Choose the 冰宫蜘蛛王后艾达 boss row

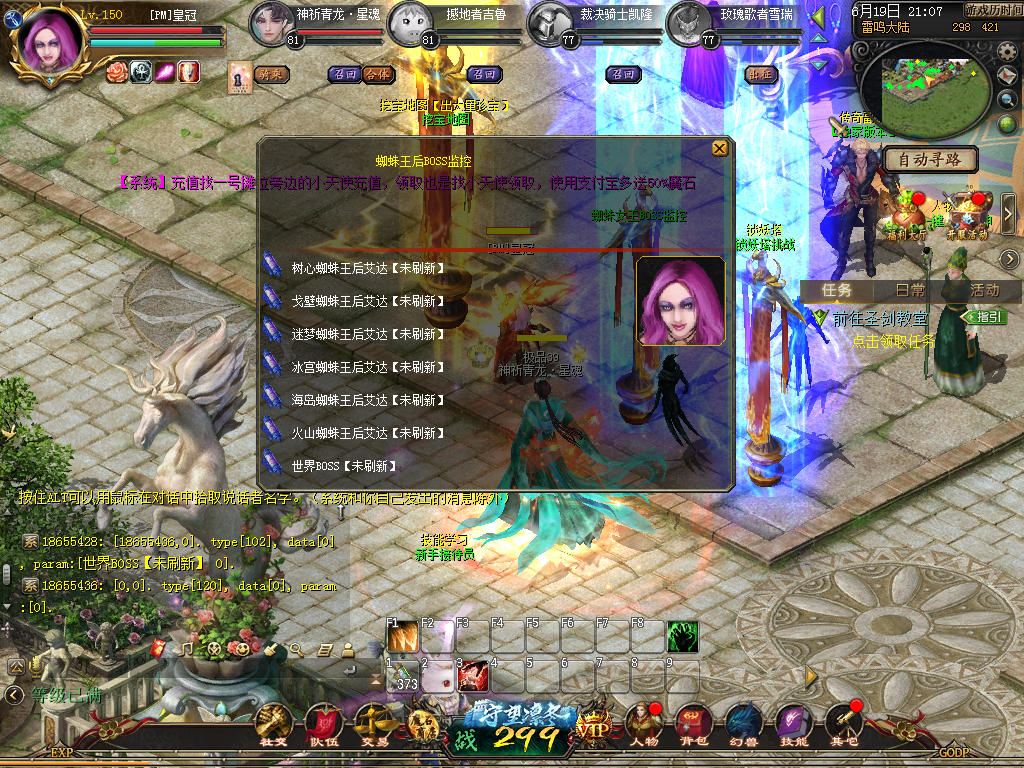(x=366, y=367)
